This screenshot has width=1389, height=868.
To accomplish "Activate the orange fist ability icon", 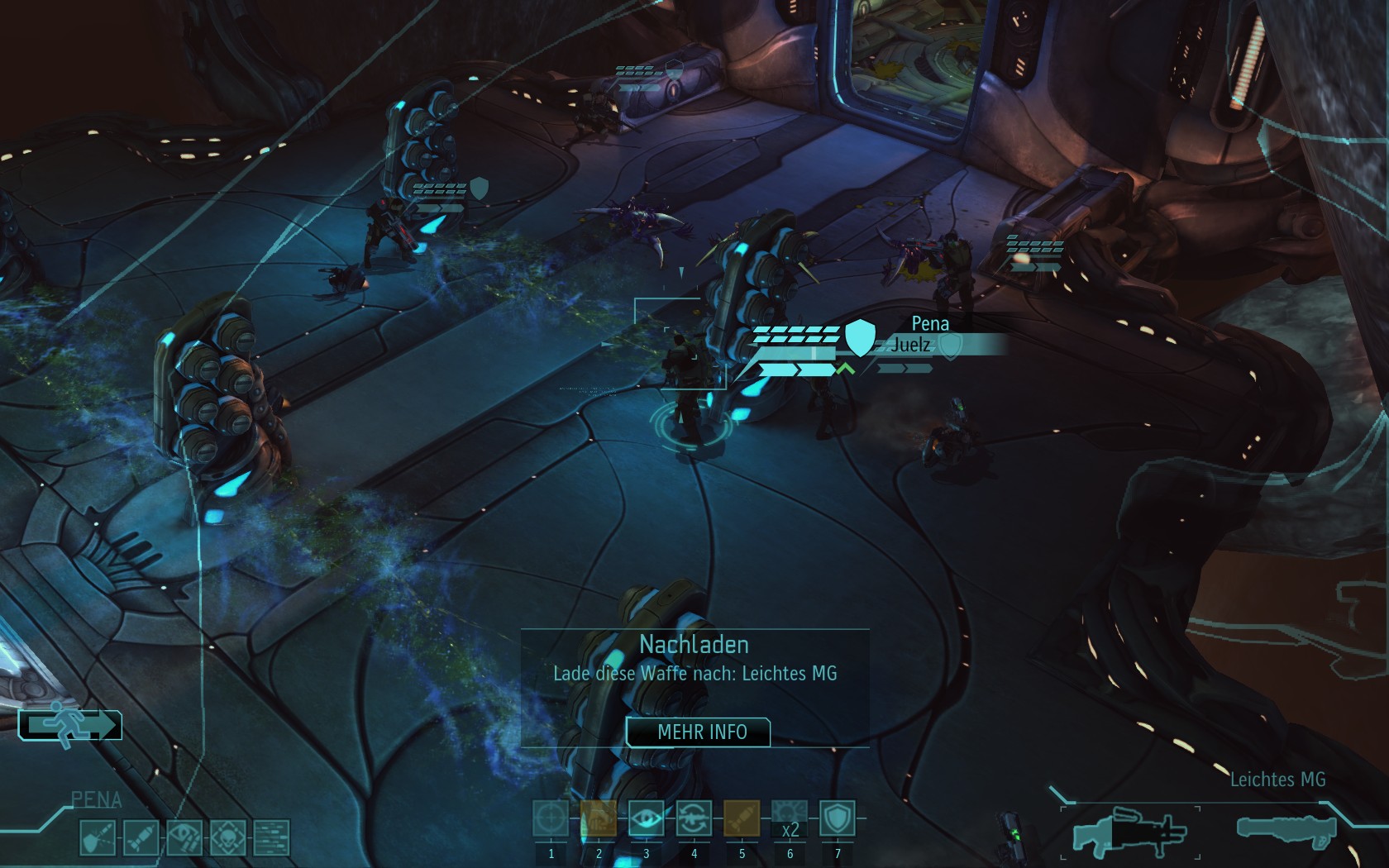I will tap(599, 818).
